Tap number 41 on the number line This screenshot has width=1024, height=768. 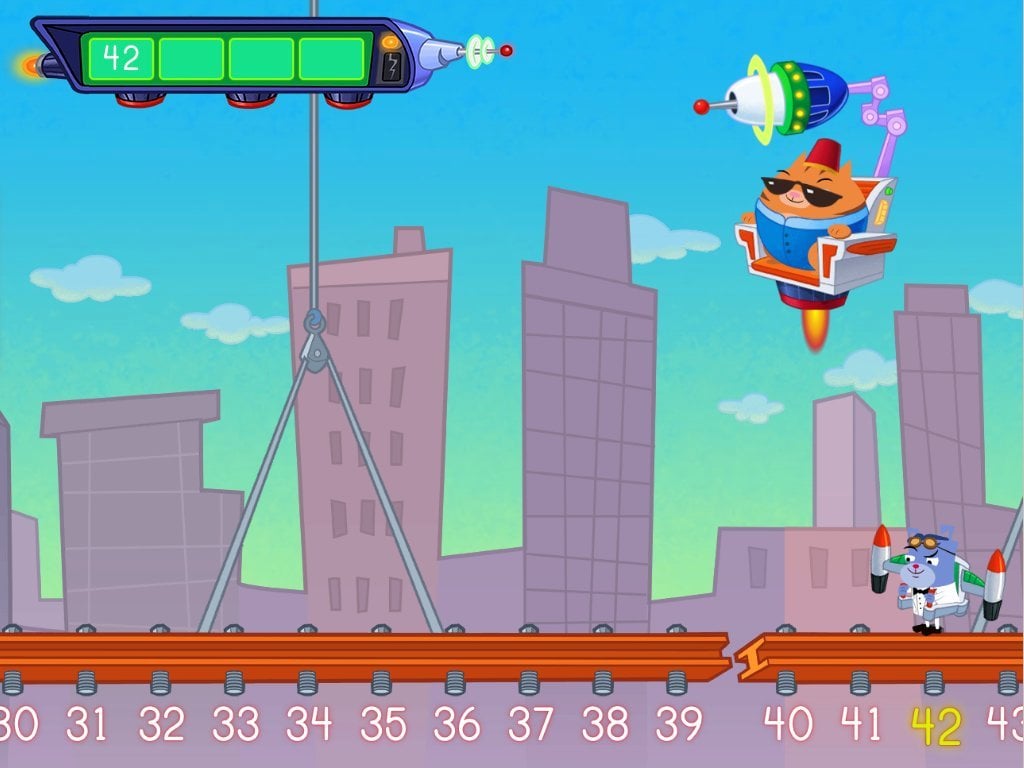(860, 724)
